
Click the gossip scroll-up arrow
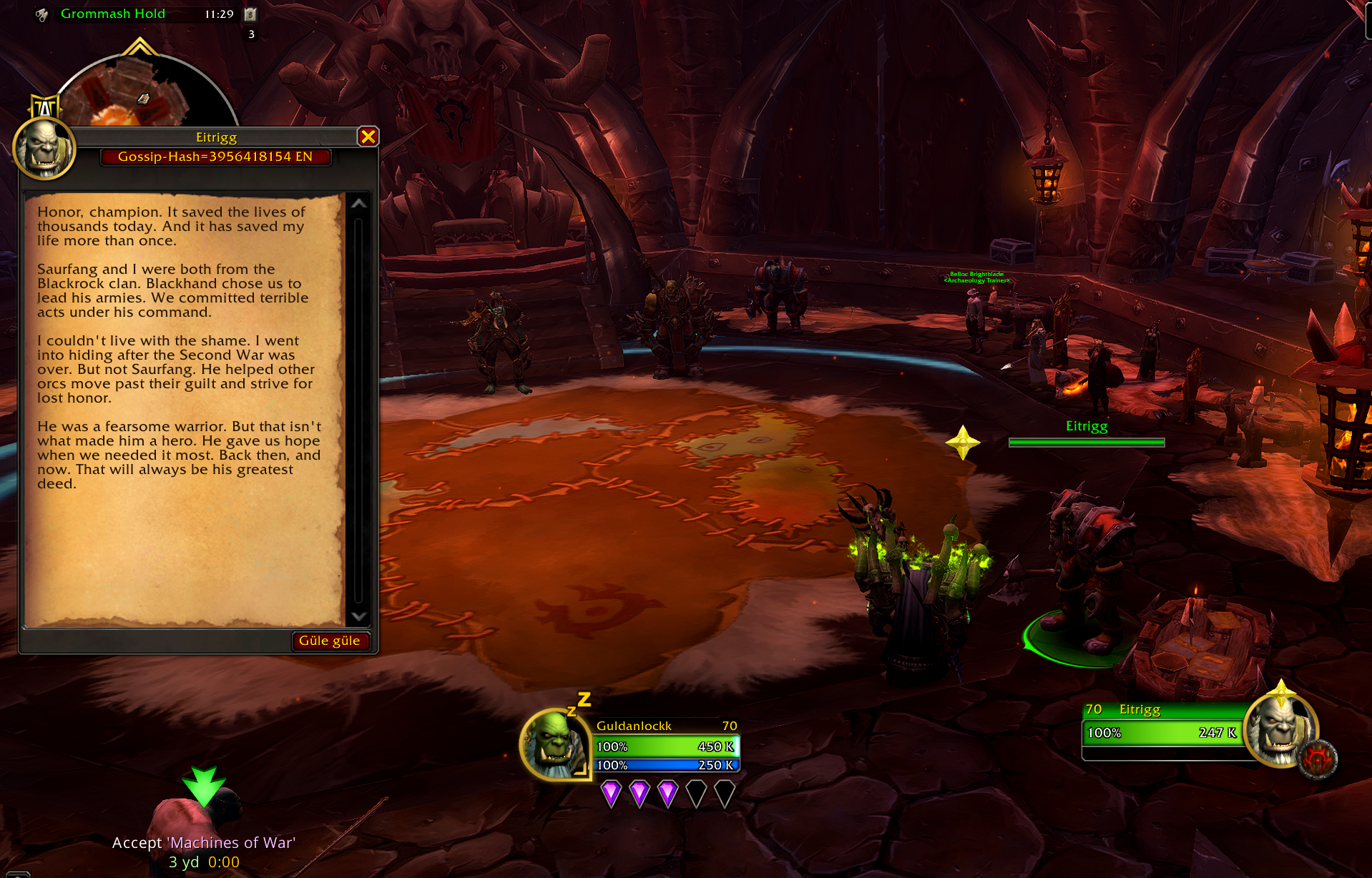coord(359,204)
